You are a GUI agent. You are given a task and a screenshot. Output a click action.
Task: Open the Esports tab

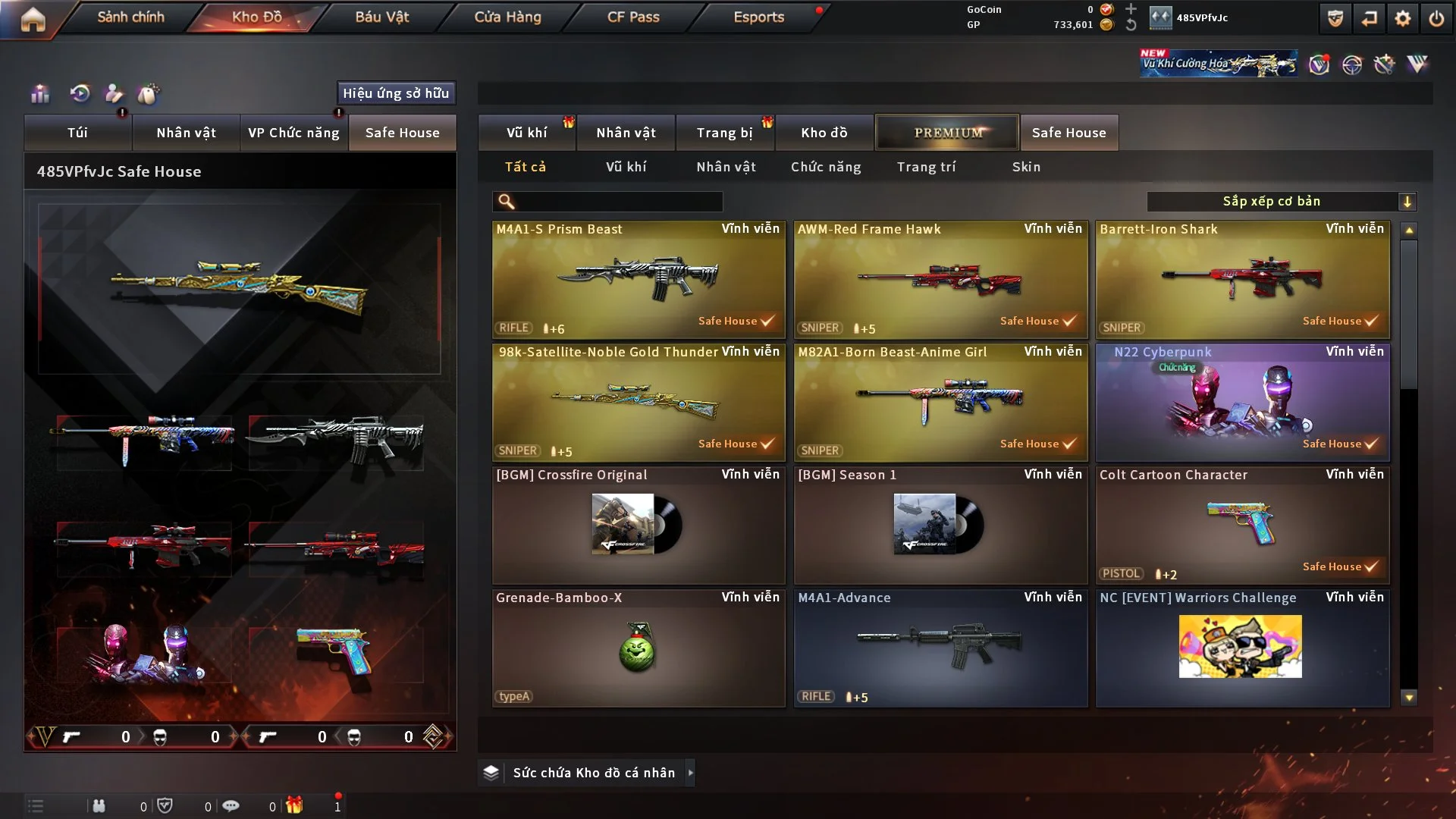[758, 17]
